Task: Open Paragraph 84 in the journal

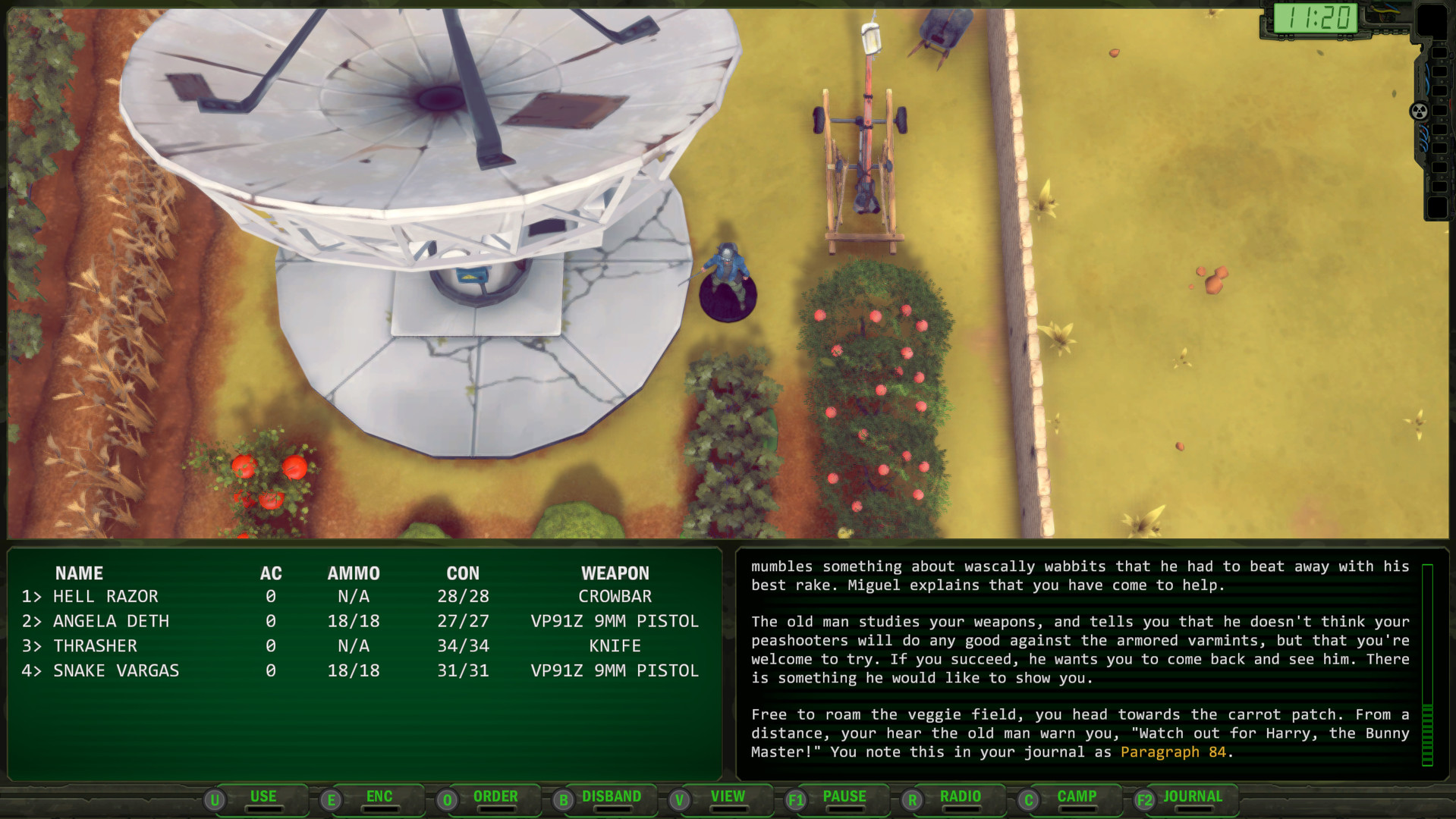Action: click(1174, 752)
